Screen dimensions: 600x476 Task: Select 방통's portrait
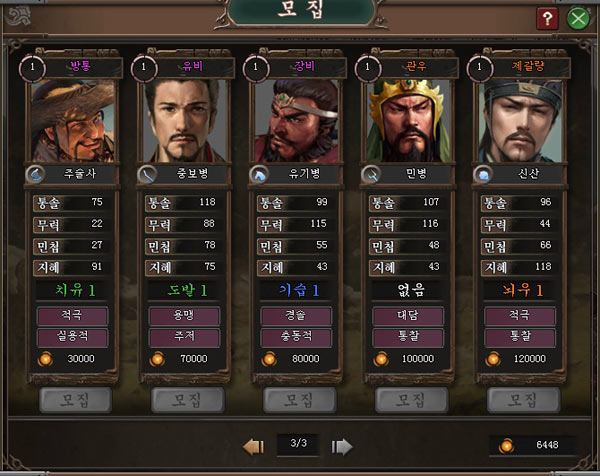[72, 121]
